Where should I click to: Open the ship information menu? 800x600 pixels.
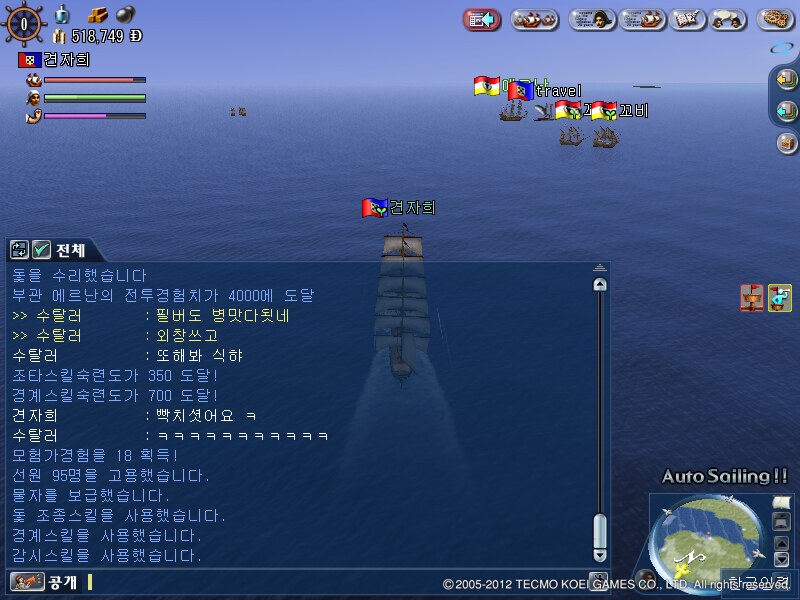pyautogui.click(x=643, y=19)
